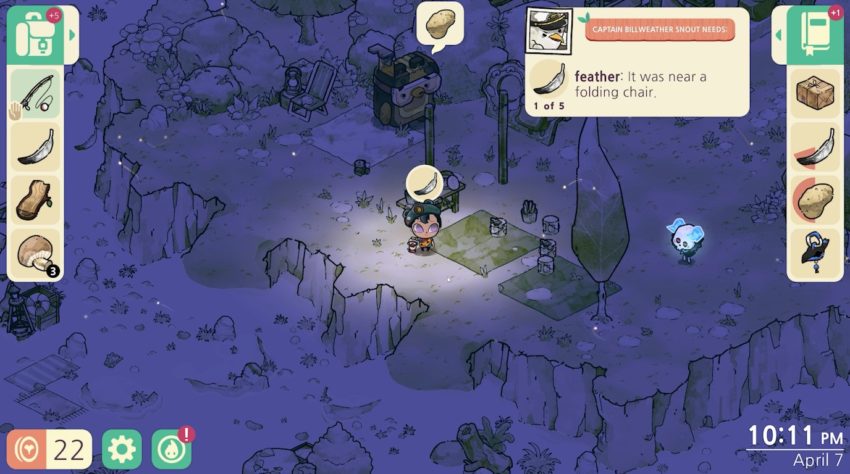Open Captain Billweather Snout's feather request card
Screen dimensions: 850x474
(x=636, y=62)
